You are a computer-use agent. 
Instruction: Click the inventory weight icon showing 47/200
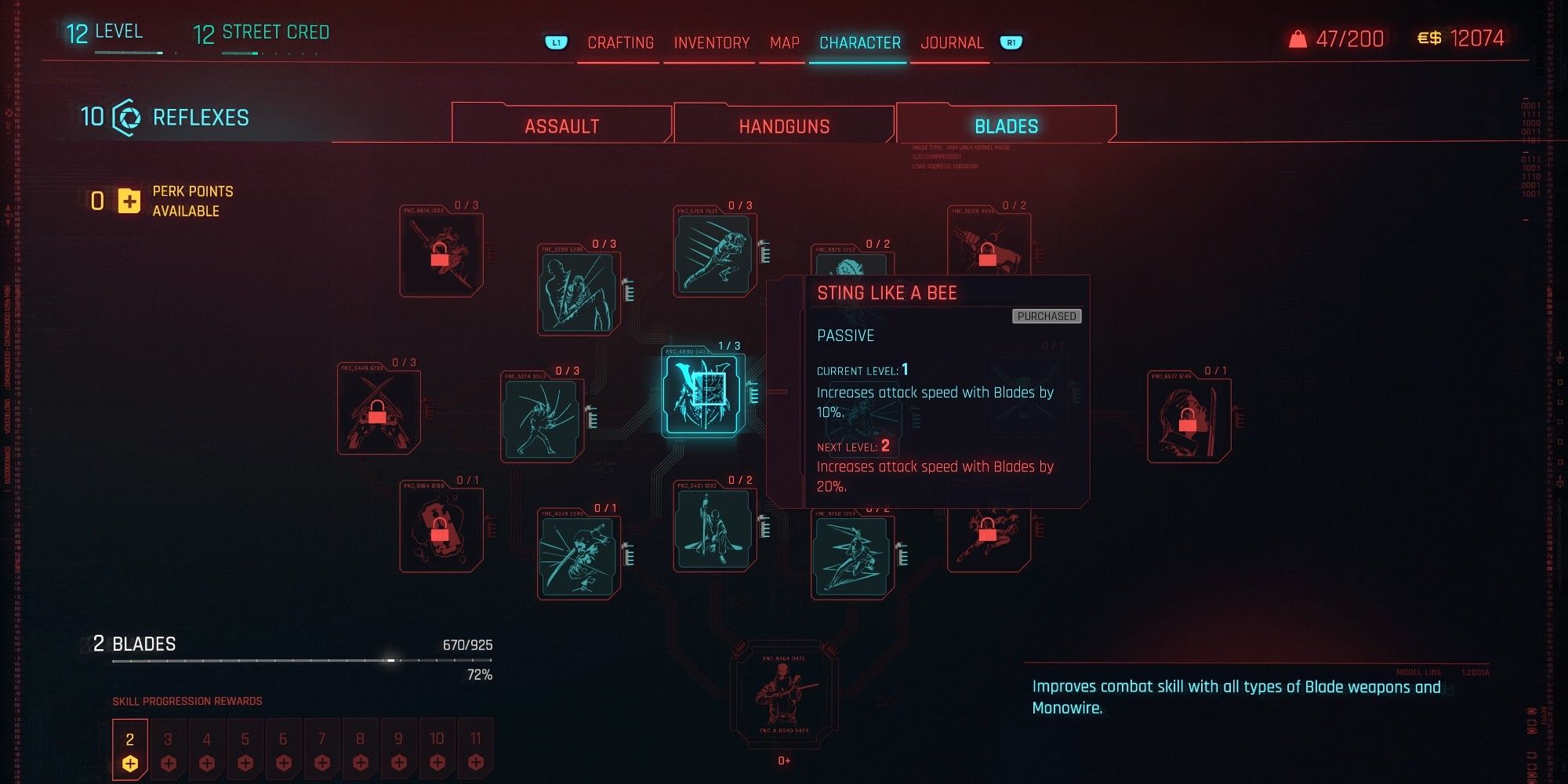click(x=1299, y=38)
